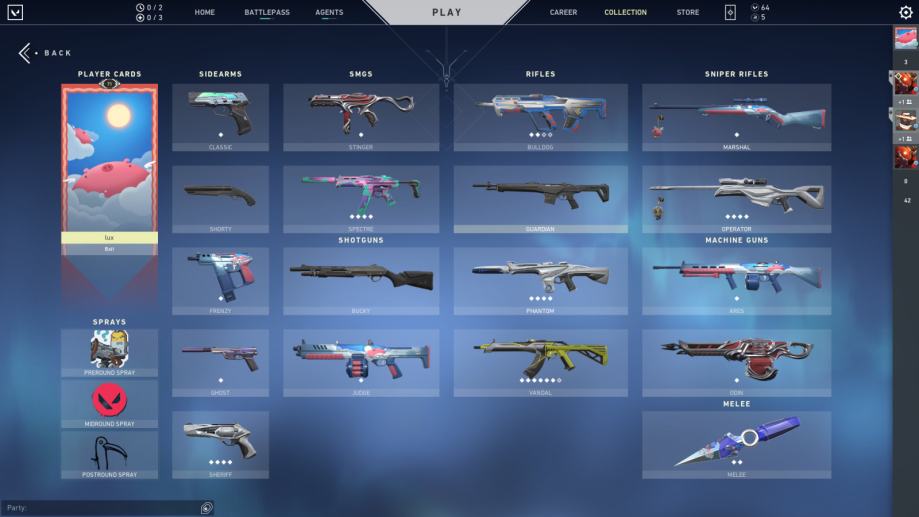Open the Home tab

coord(204,13)
